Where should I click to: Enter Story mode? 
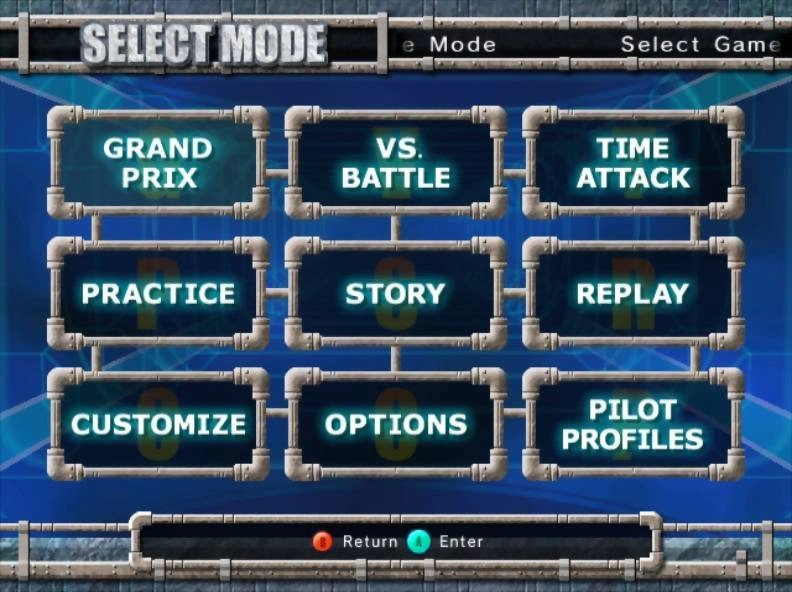[396, 293]
